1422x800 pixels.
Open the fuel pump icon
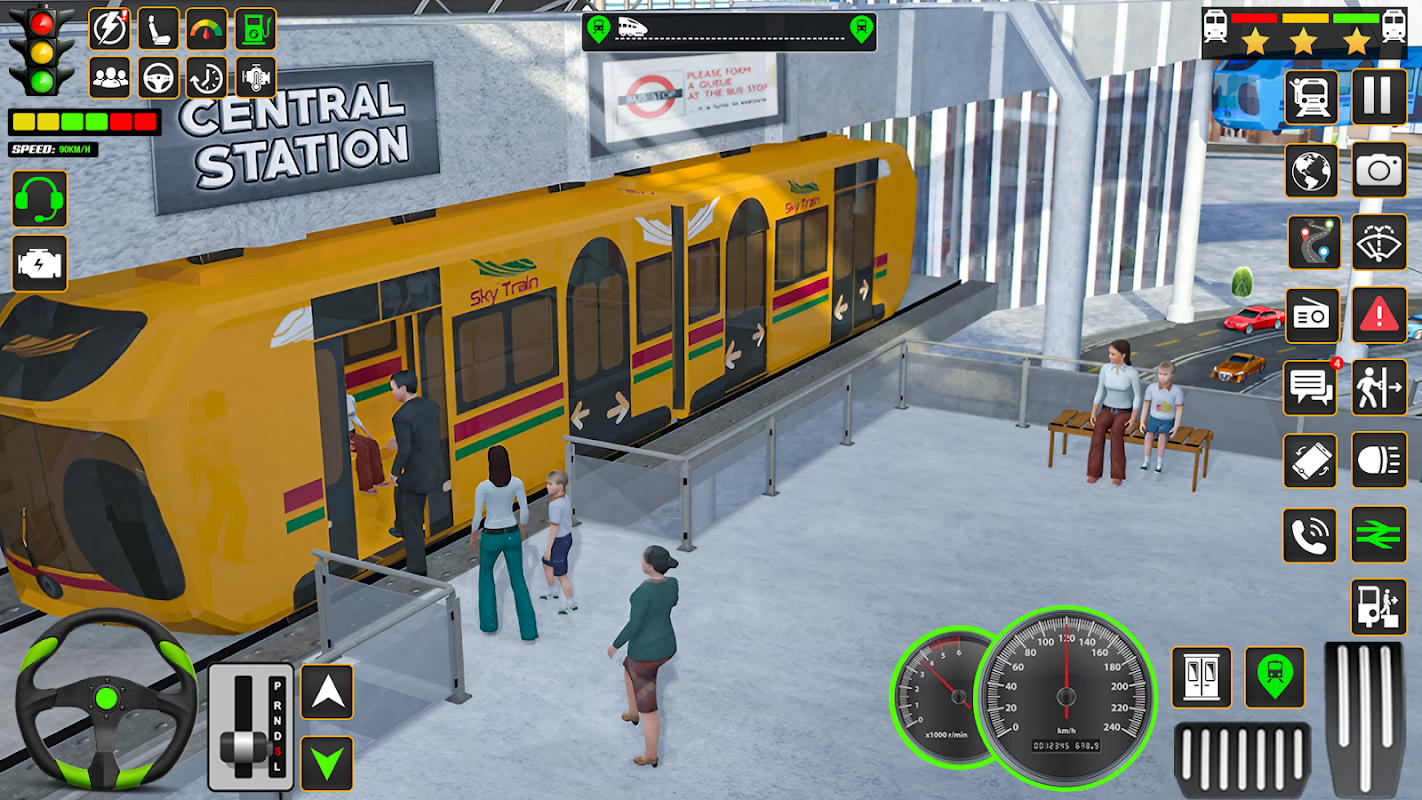pyautogui.click(x=255, y=29)
